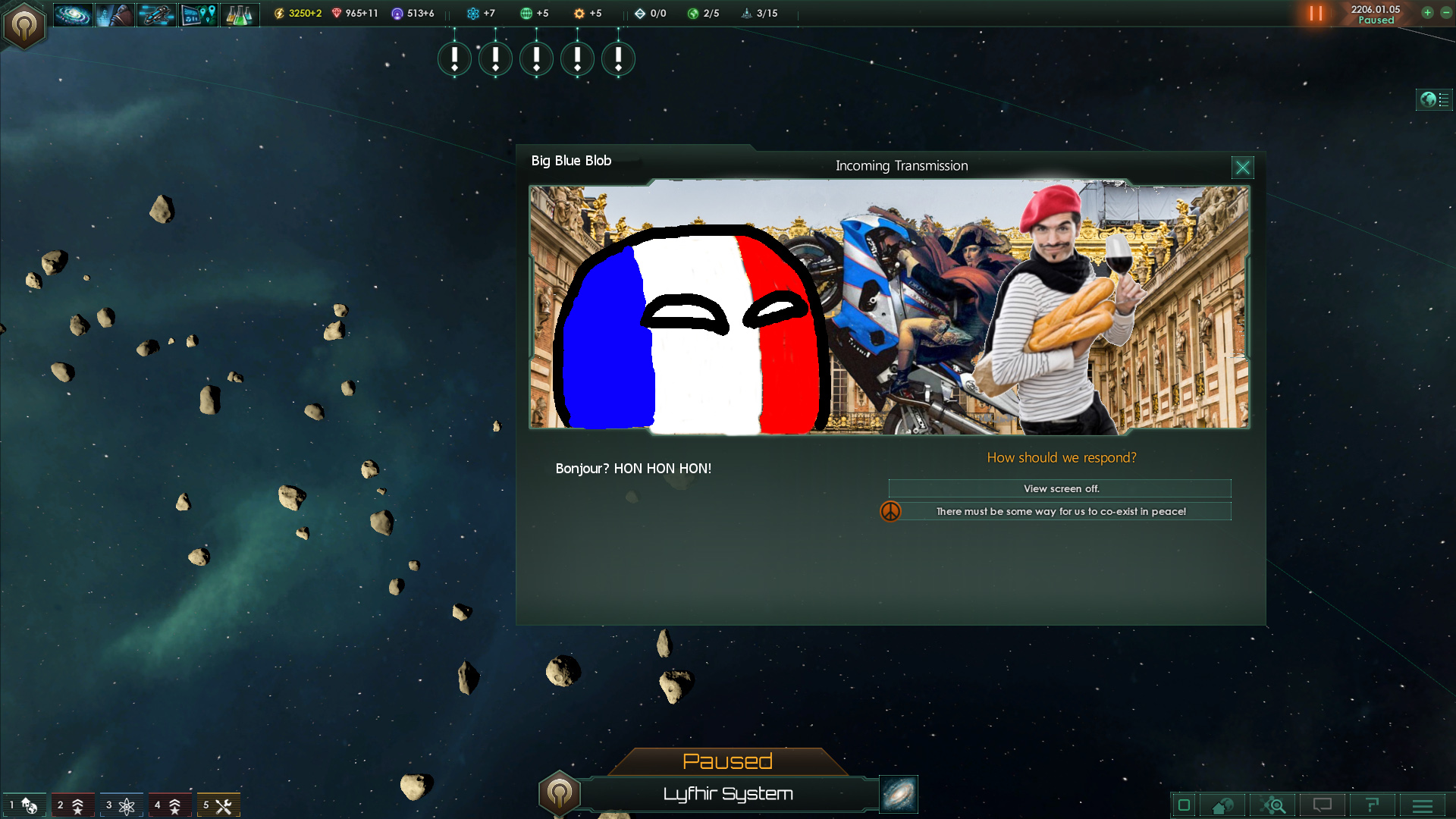
Task: Toggle the outliner panel open
Action: (1433, 99)
